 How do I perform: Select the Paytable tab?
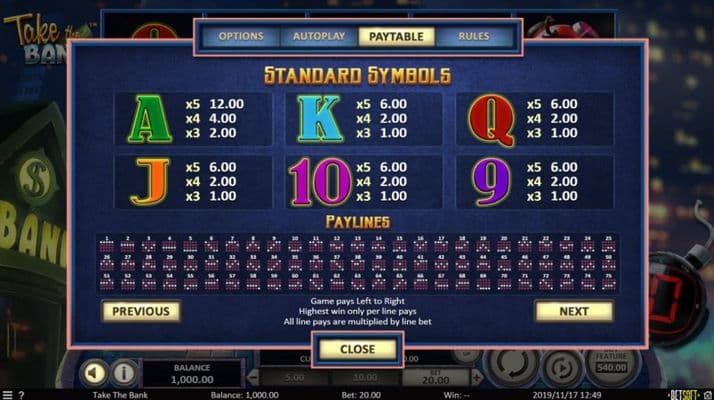tap(397, 37)
